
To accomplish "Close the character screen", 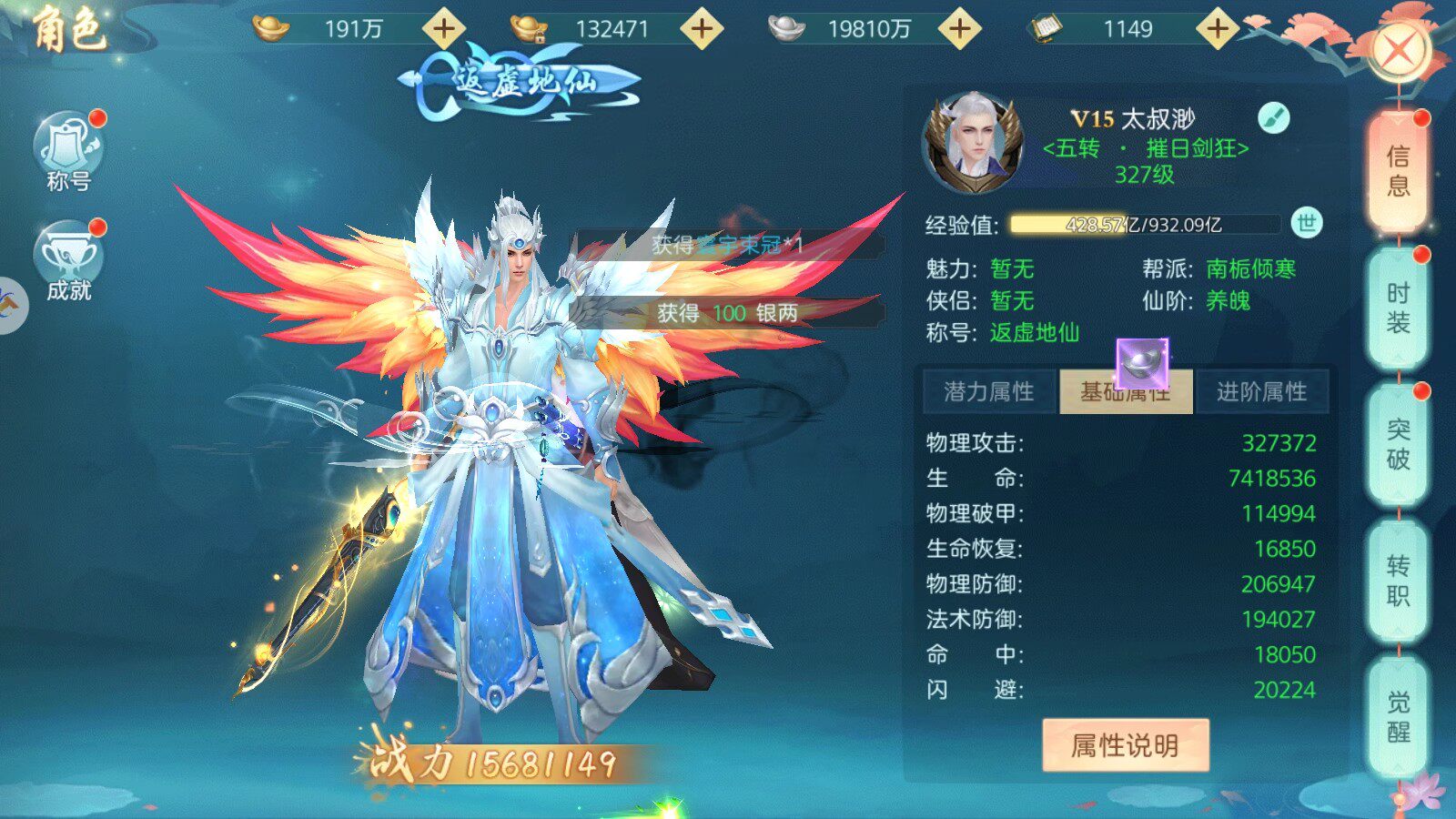I will click(x=1399, y=50).
